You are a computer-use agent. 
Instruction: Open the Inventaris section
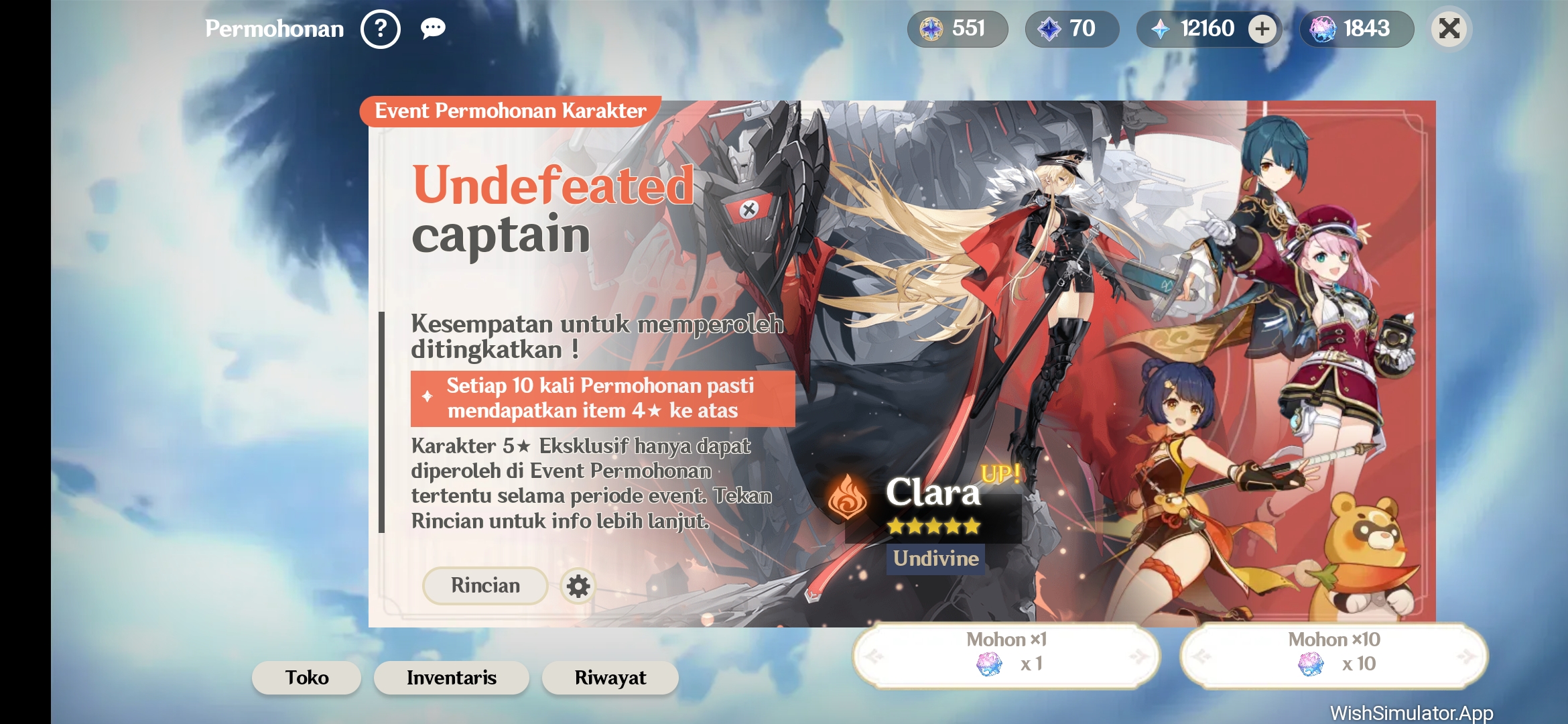(x=450, y=678)
